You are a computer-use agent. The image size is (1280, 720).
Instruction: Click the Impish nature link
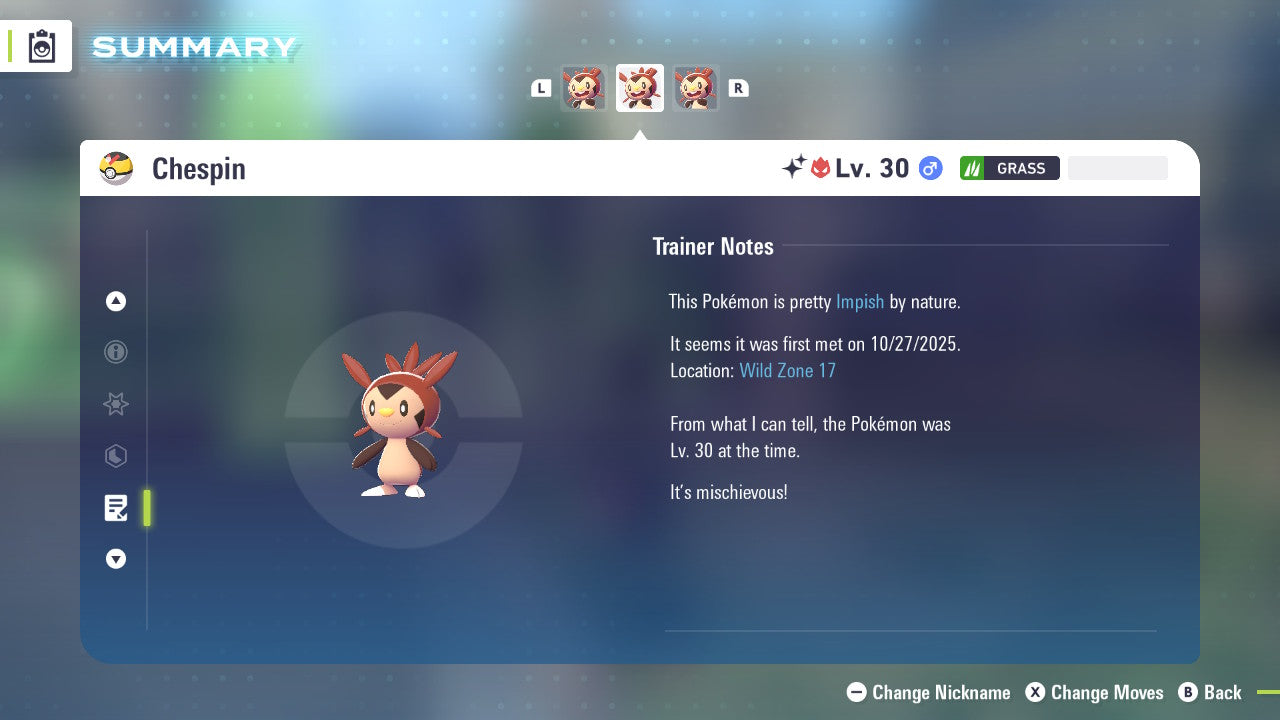pos(860,301)
